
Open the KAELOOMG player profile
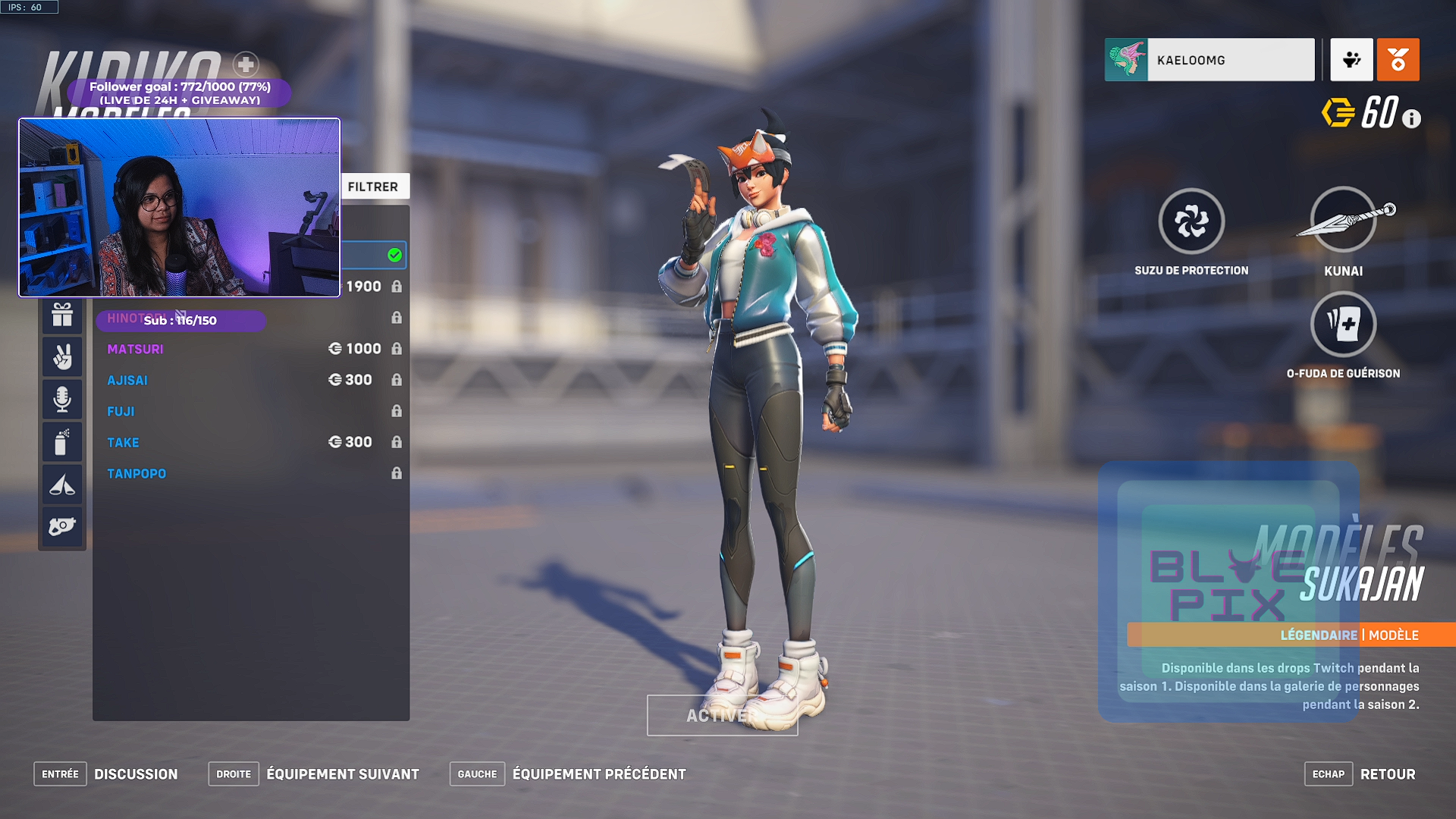pos(1210,60)
